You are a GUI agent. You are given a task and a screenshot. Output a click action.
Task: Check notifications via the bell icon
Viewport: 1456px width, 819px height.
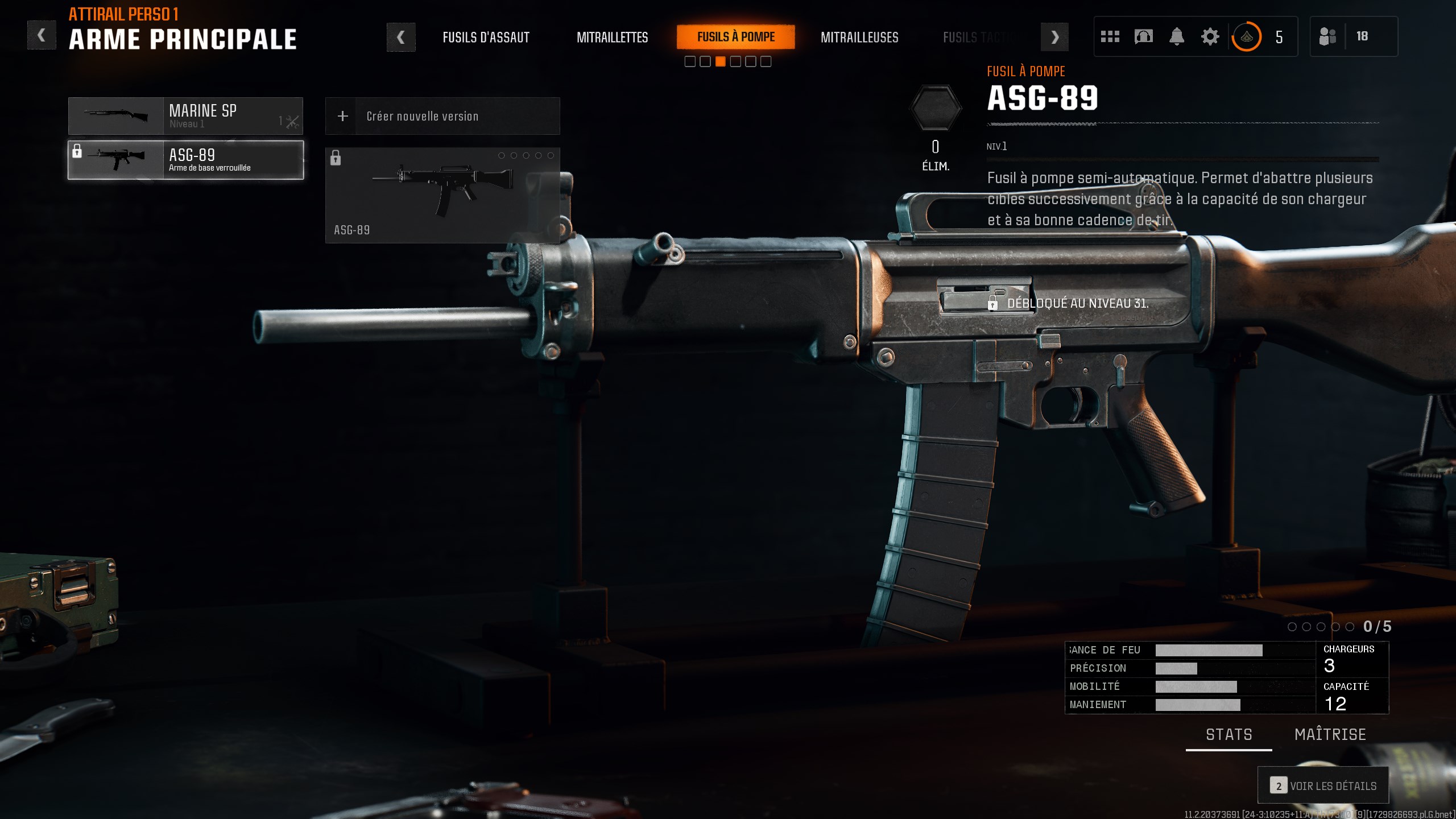pos(1177,36)
